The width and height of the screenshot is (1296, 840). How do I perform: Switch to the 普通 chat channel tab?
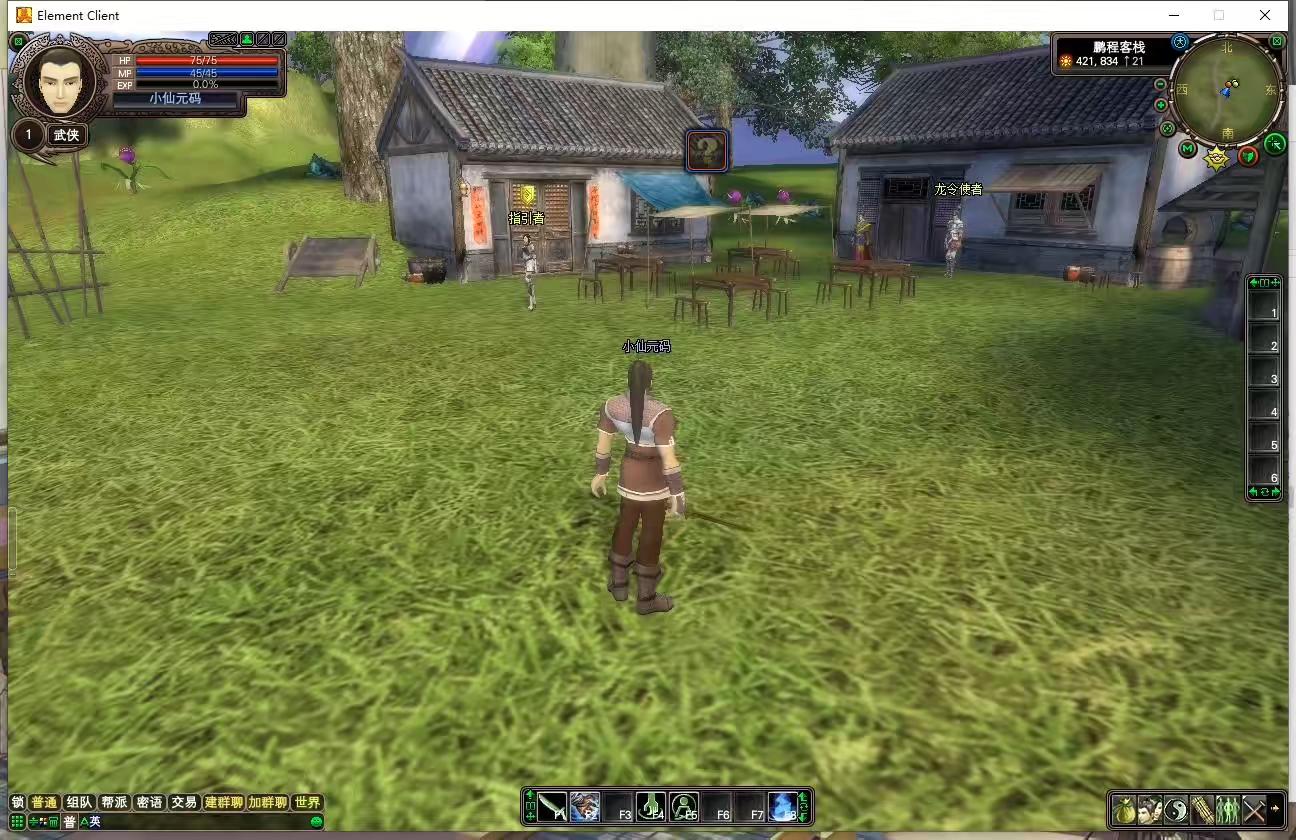pos(44,802)
